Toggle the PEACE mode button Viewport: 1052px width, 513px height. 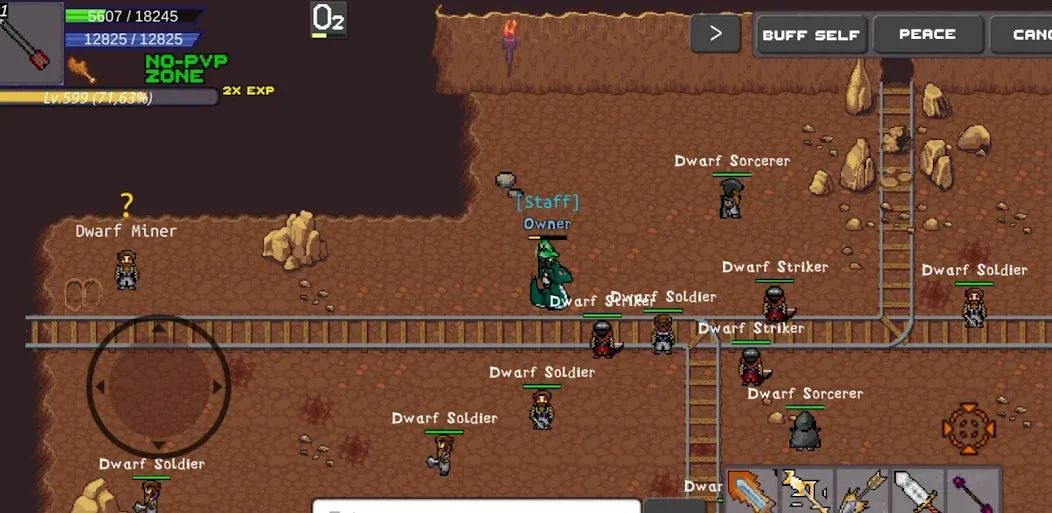point(927,35)
